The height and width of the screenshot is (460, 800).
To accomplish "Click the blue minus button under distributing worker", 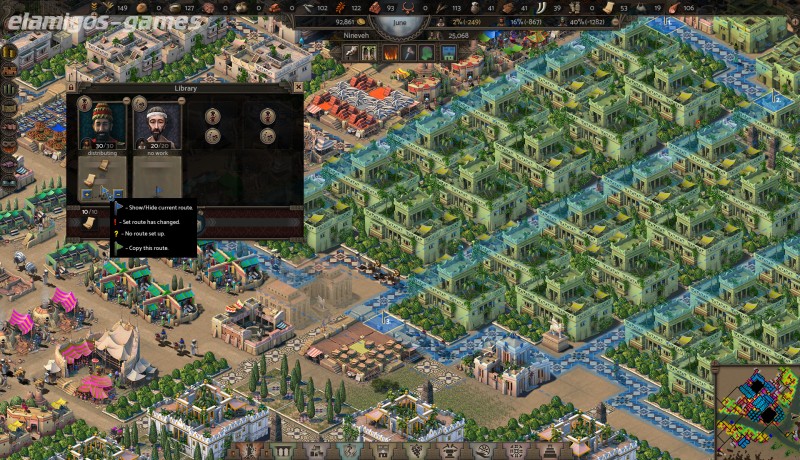I will [118, 194].
